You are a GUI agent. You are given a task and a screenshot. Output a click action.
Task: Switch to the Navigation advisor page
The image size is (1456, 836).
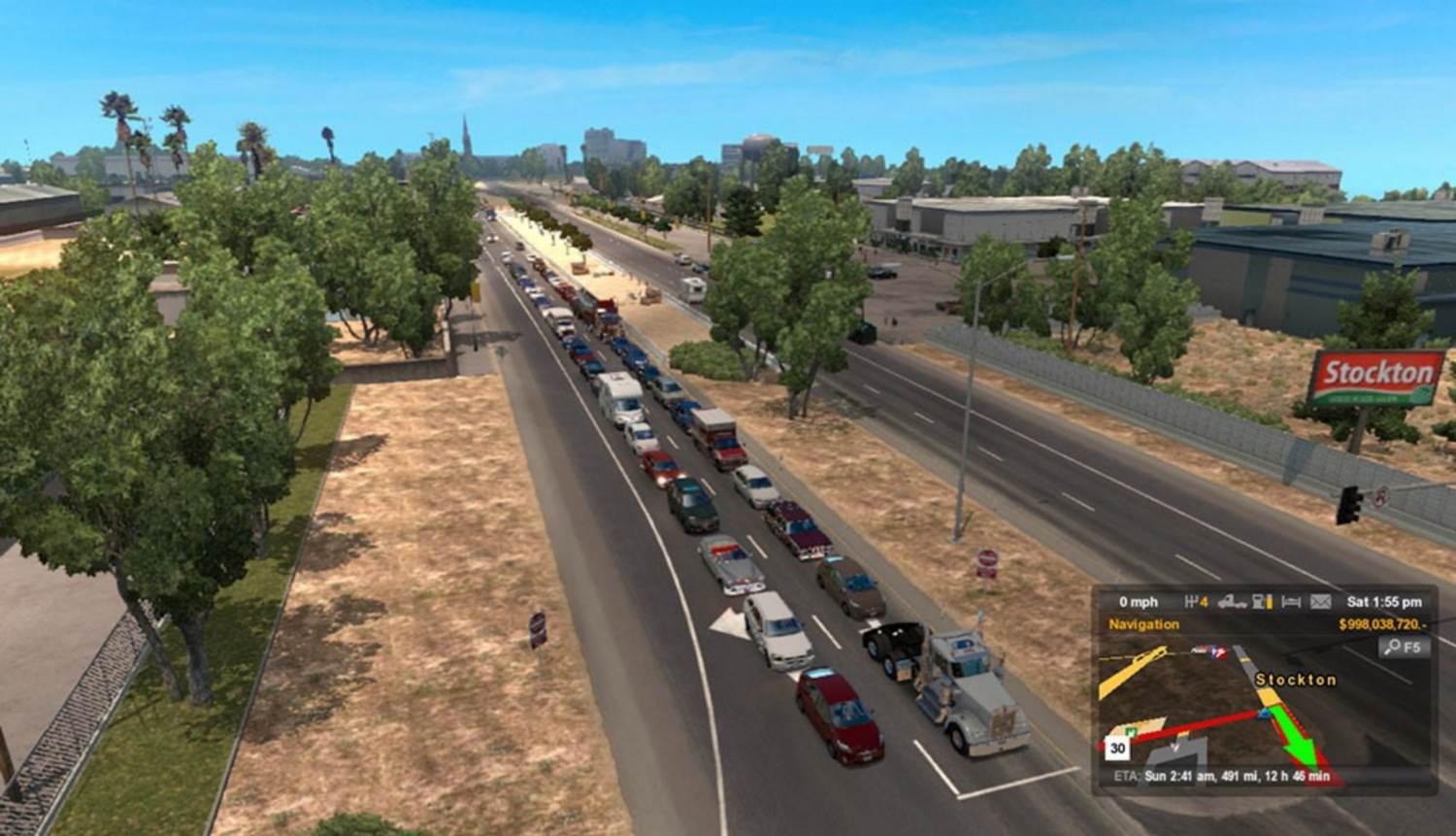click(x=1144, y=624)
